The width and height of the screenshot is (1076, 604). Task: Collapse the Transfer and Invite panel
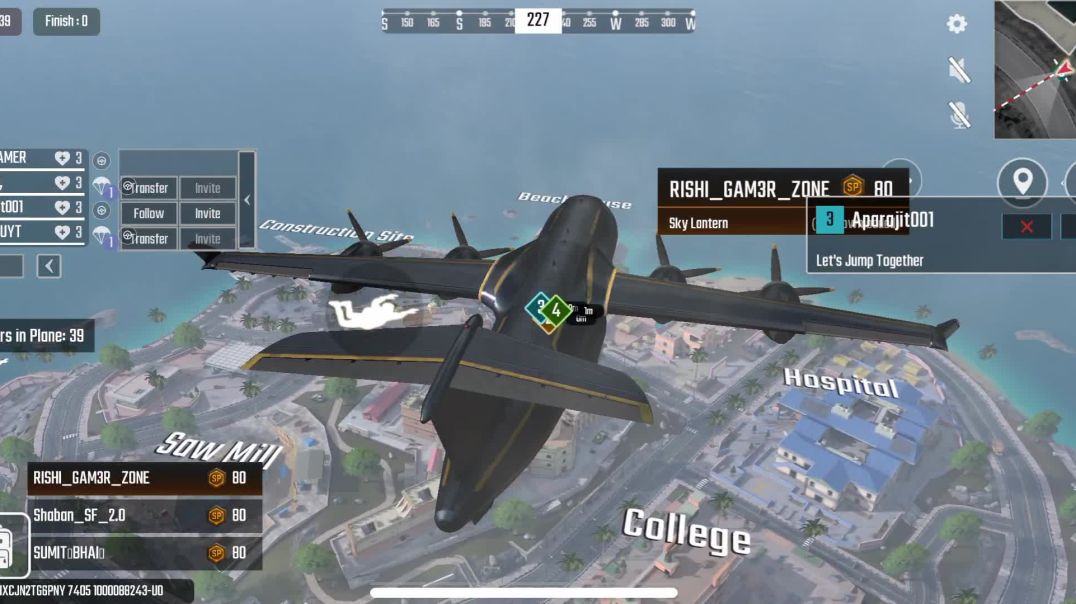pos(247,200)
